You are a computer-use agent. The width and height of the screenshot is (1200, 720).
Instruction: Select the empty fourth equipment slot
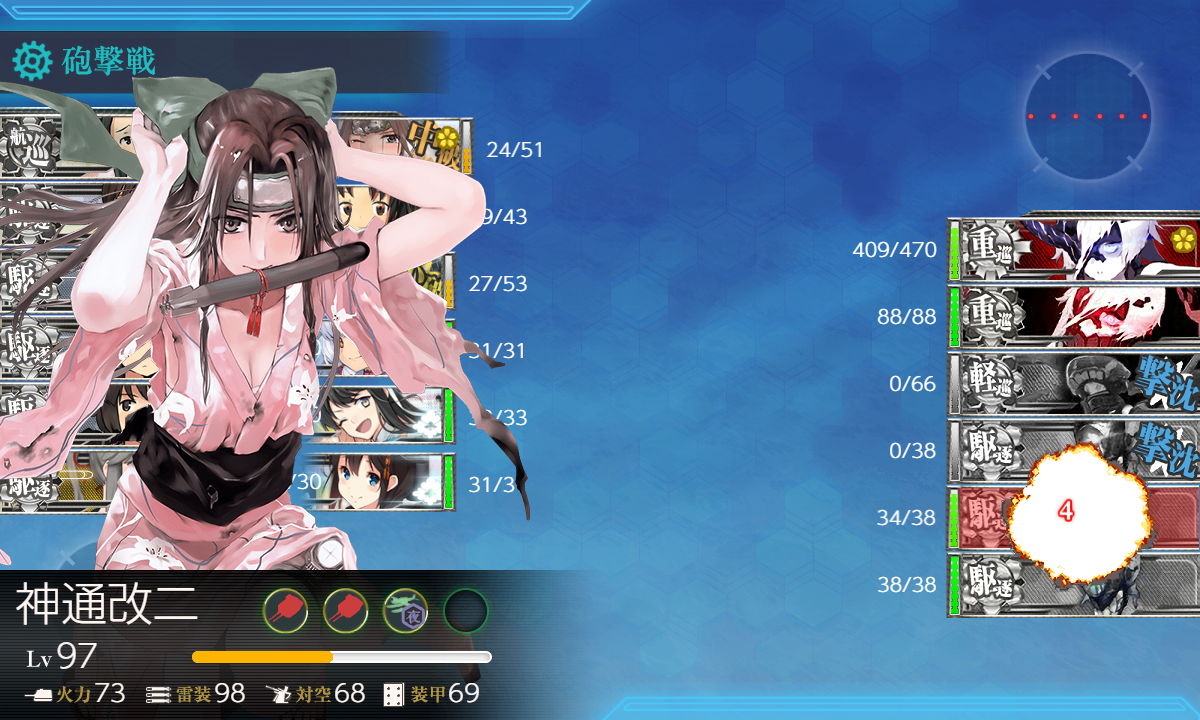tap(465, 610)
